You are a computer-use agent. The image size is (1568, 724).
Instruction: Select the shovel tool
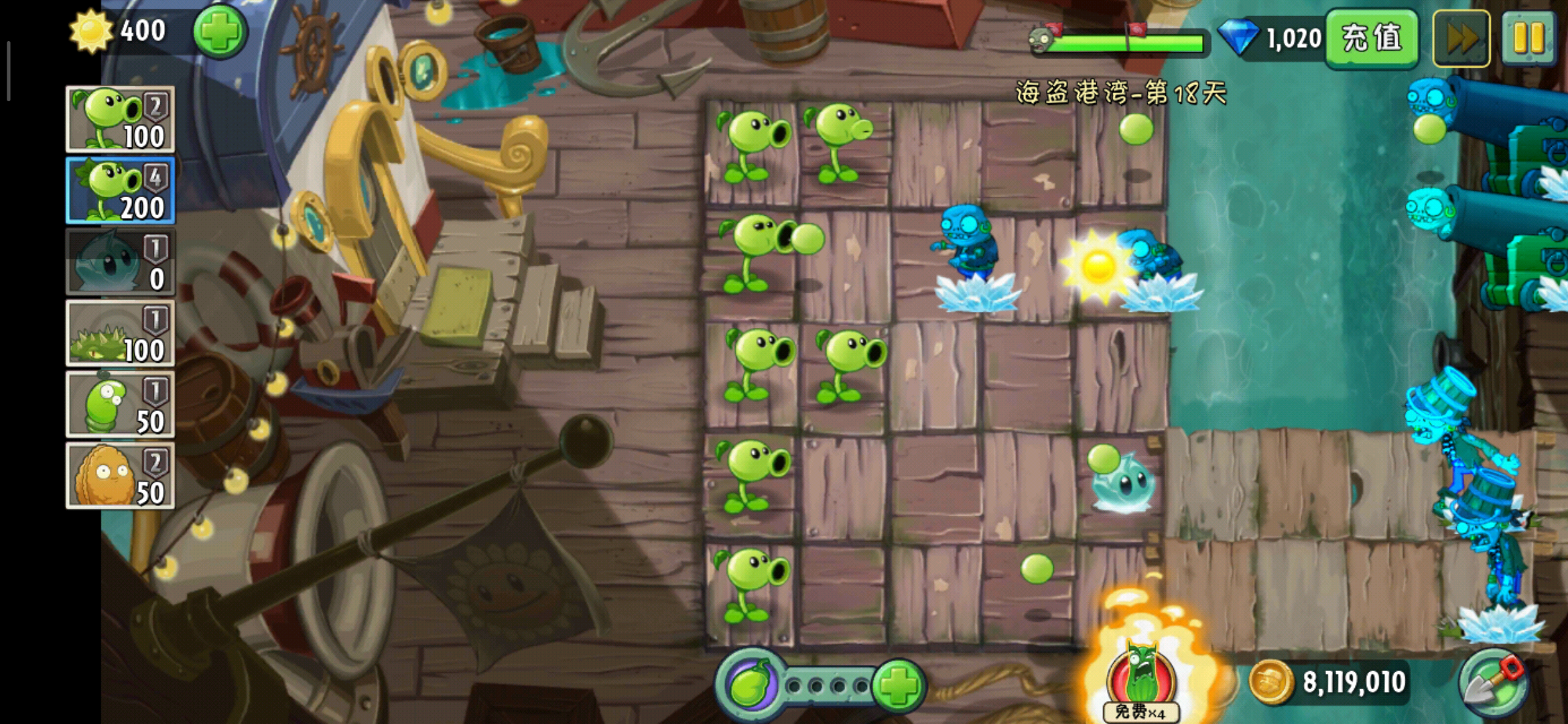tap(1494, 684)
